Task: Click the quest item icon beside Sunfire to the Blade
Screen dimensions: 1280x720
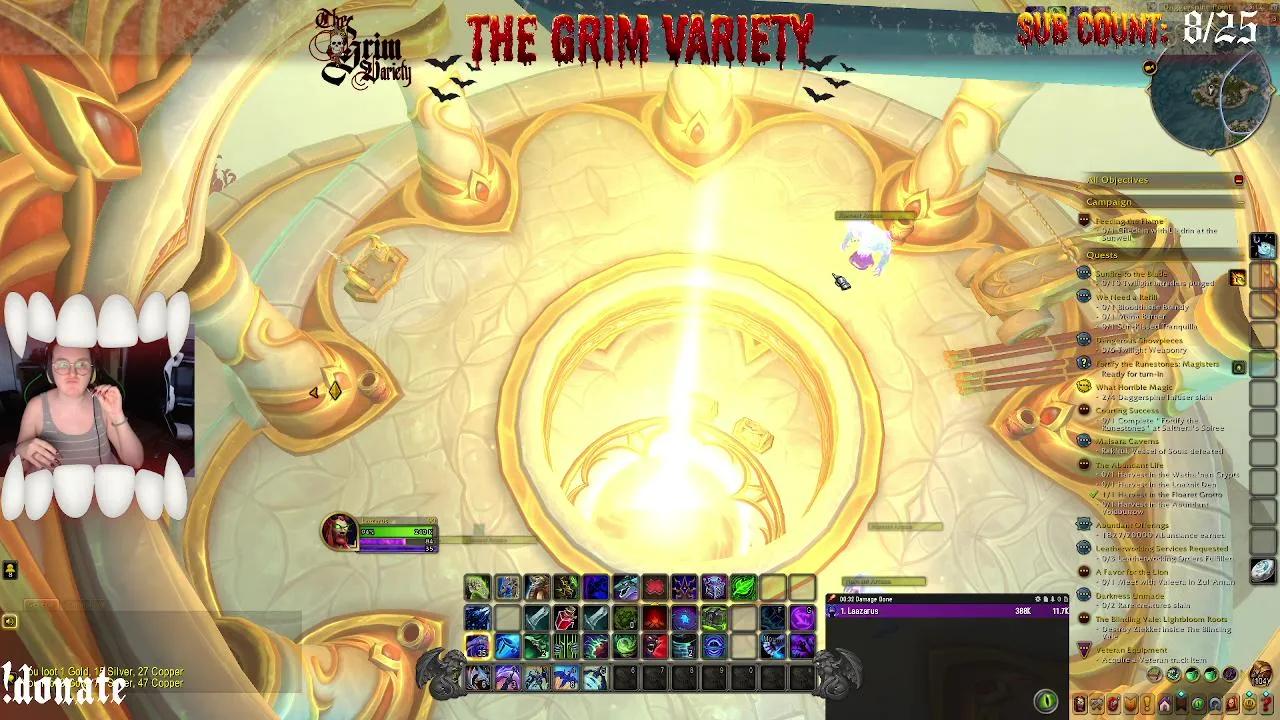Action: coord(1236,278)
